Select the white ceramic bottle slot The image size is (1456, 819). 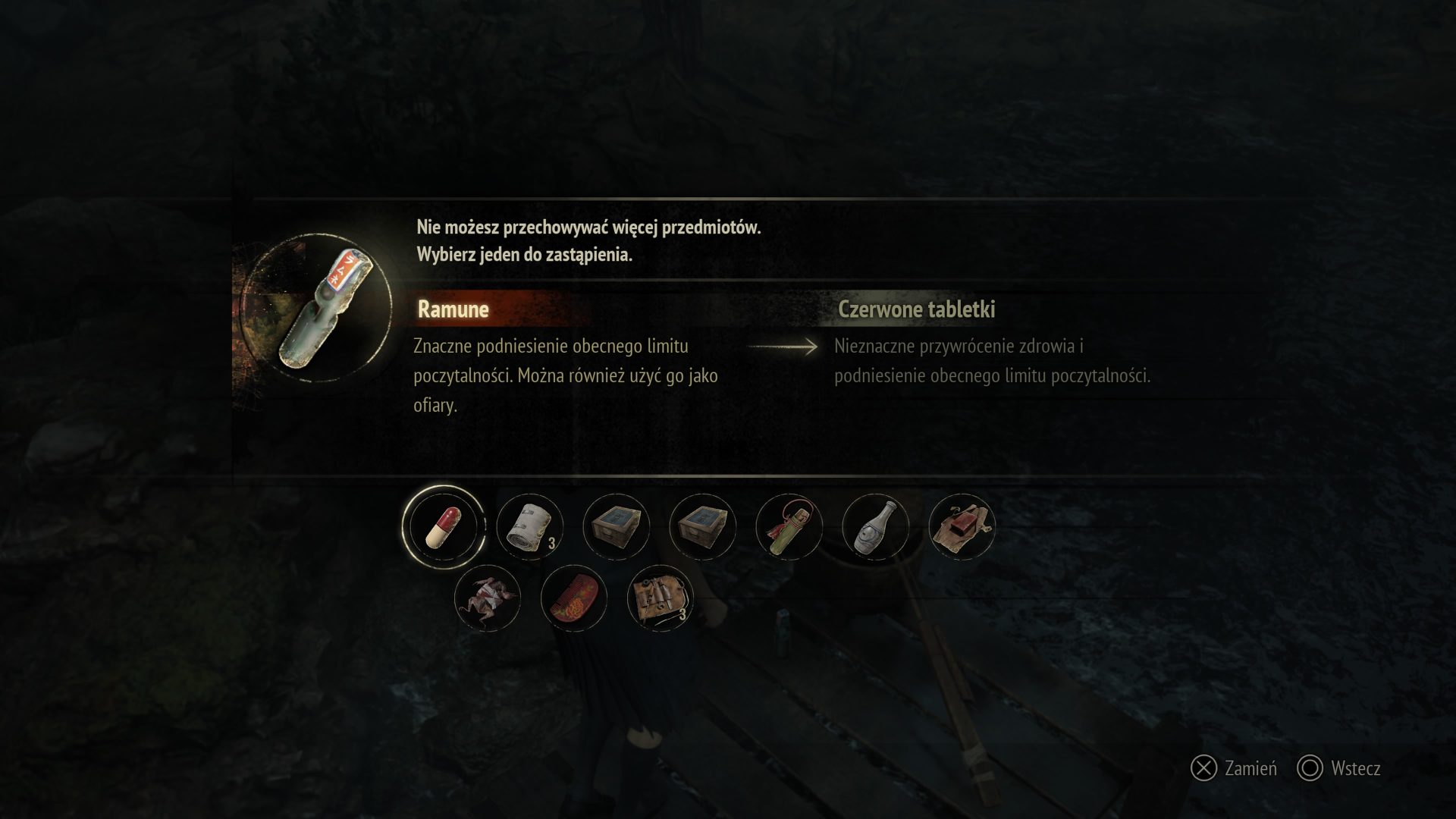pos(875,527)
